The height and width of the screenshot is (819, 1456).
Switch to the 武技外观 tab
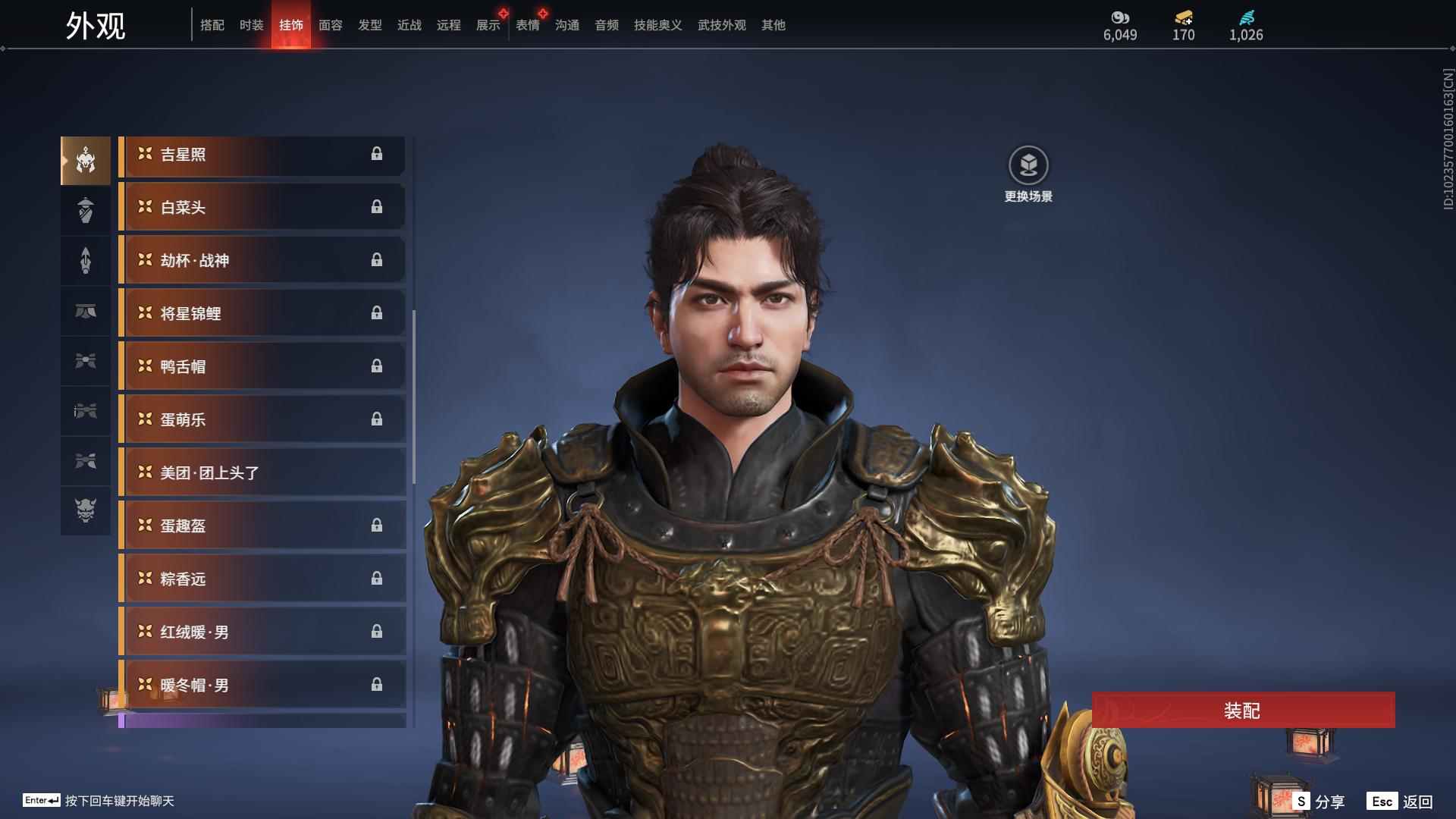(721, 25)
